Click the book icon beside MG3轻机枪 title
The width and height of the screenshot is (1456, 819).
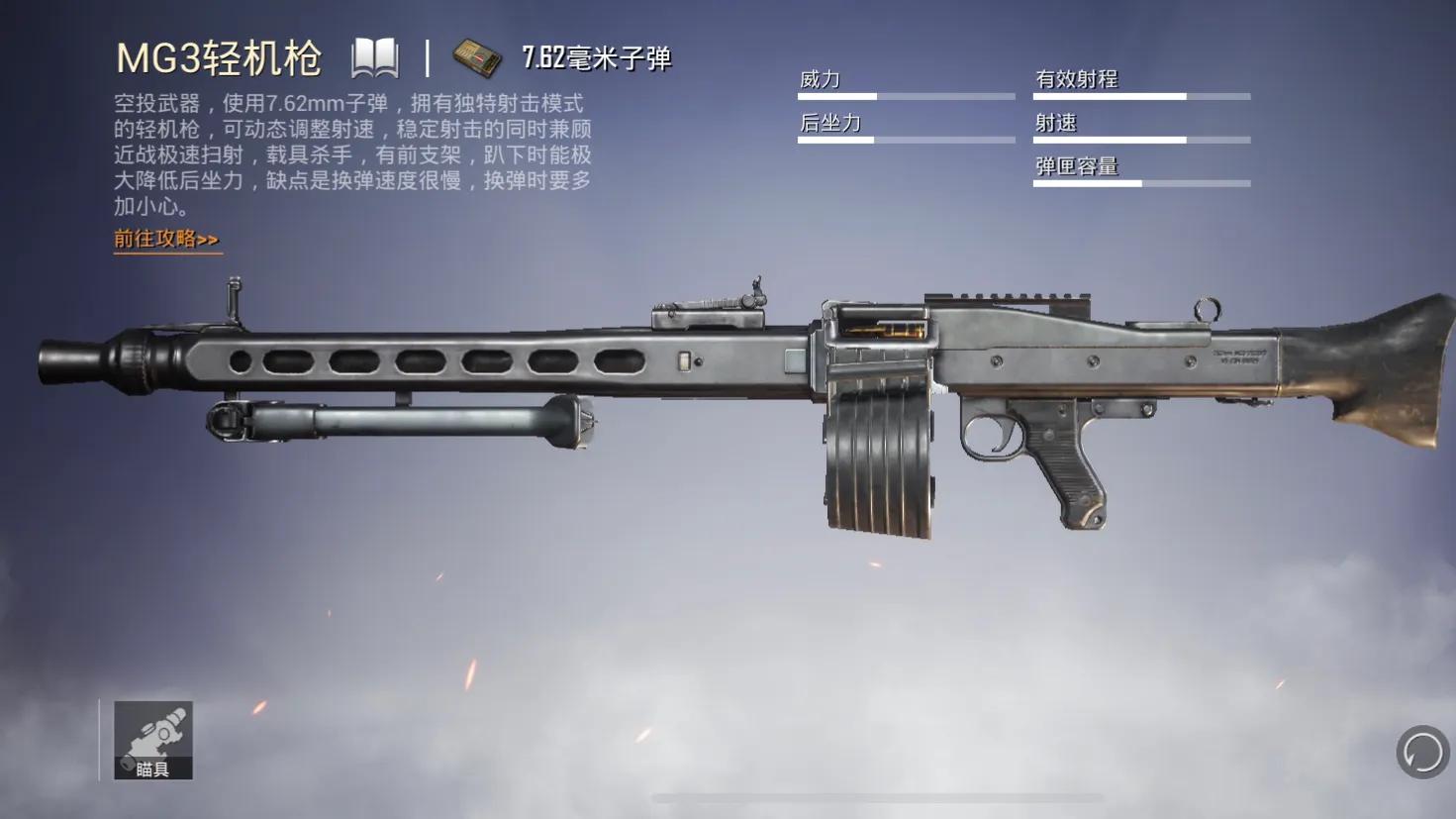click(x=374, y=58)
